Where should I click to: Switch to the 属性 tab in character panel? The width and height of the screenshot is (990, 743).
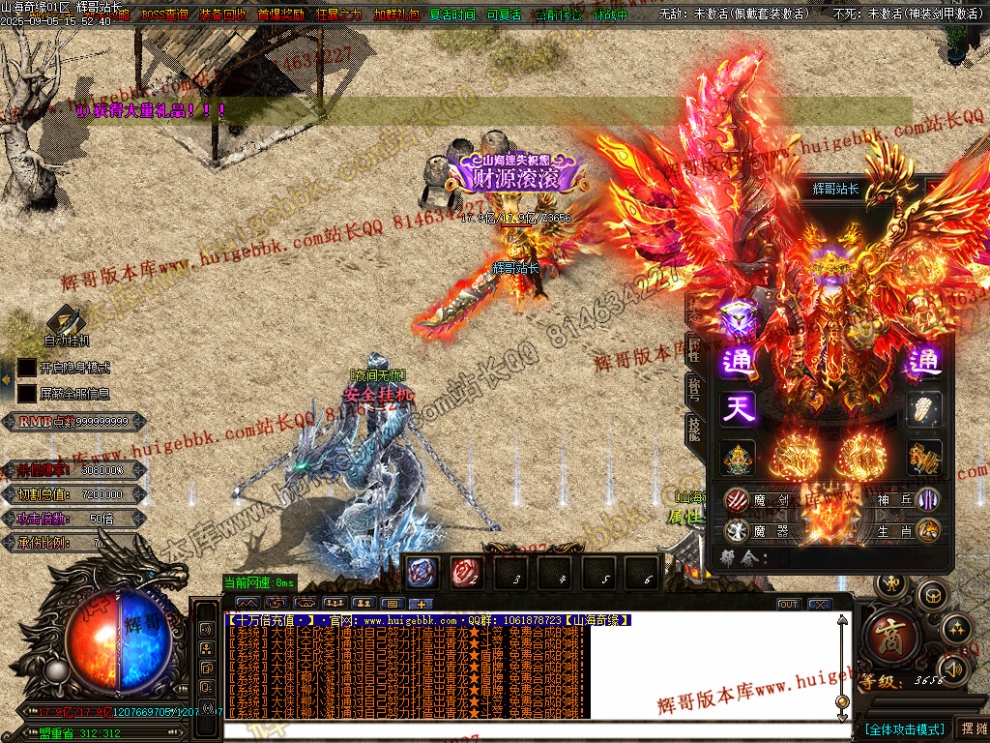693,349
